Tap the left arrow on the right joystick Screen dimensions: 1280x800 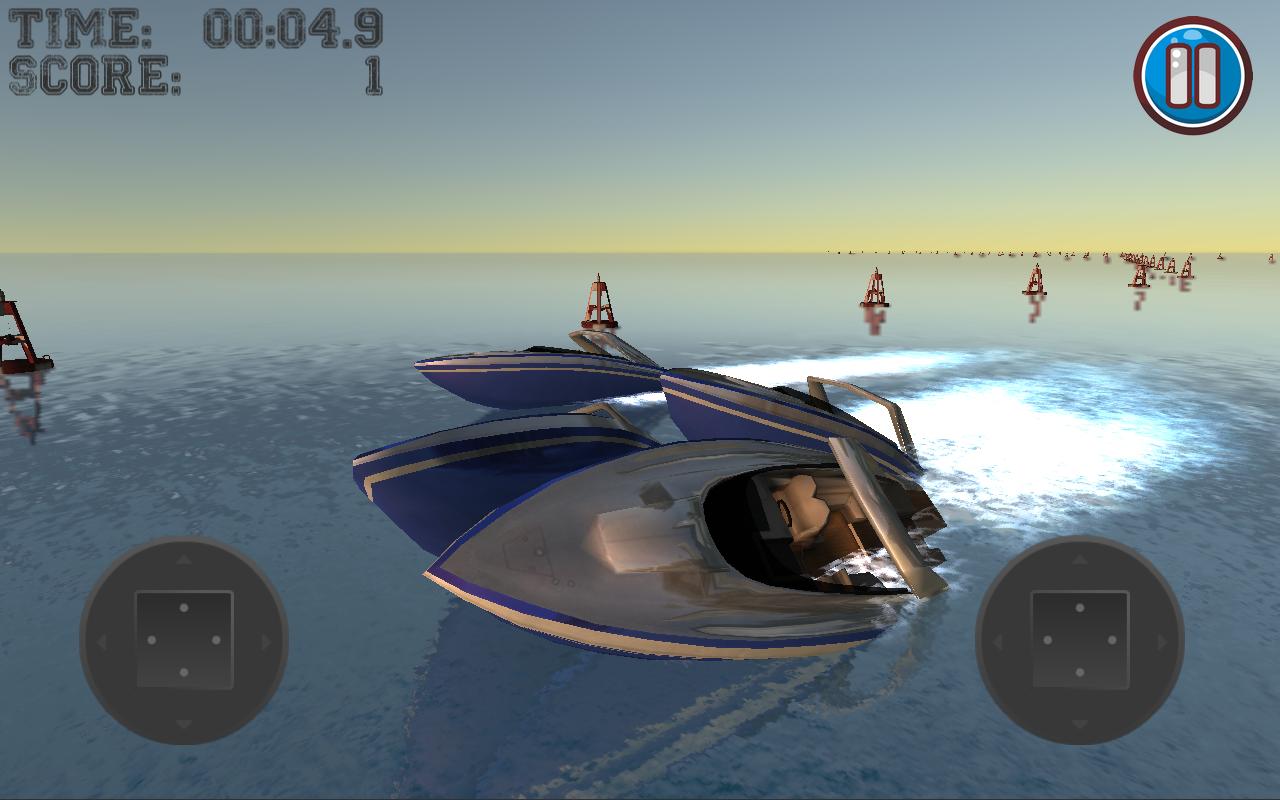tap(997, 640)
